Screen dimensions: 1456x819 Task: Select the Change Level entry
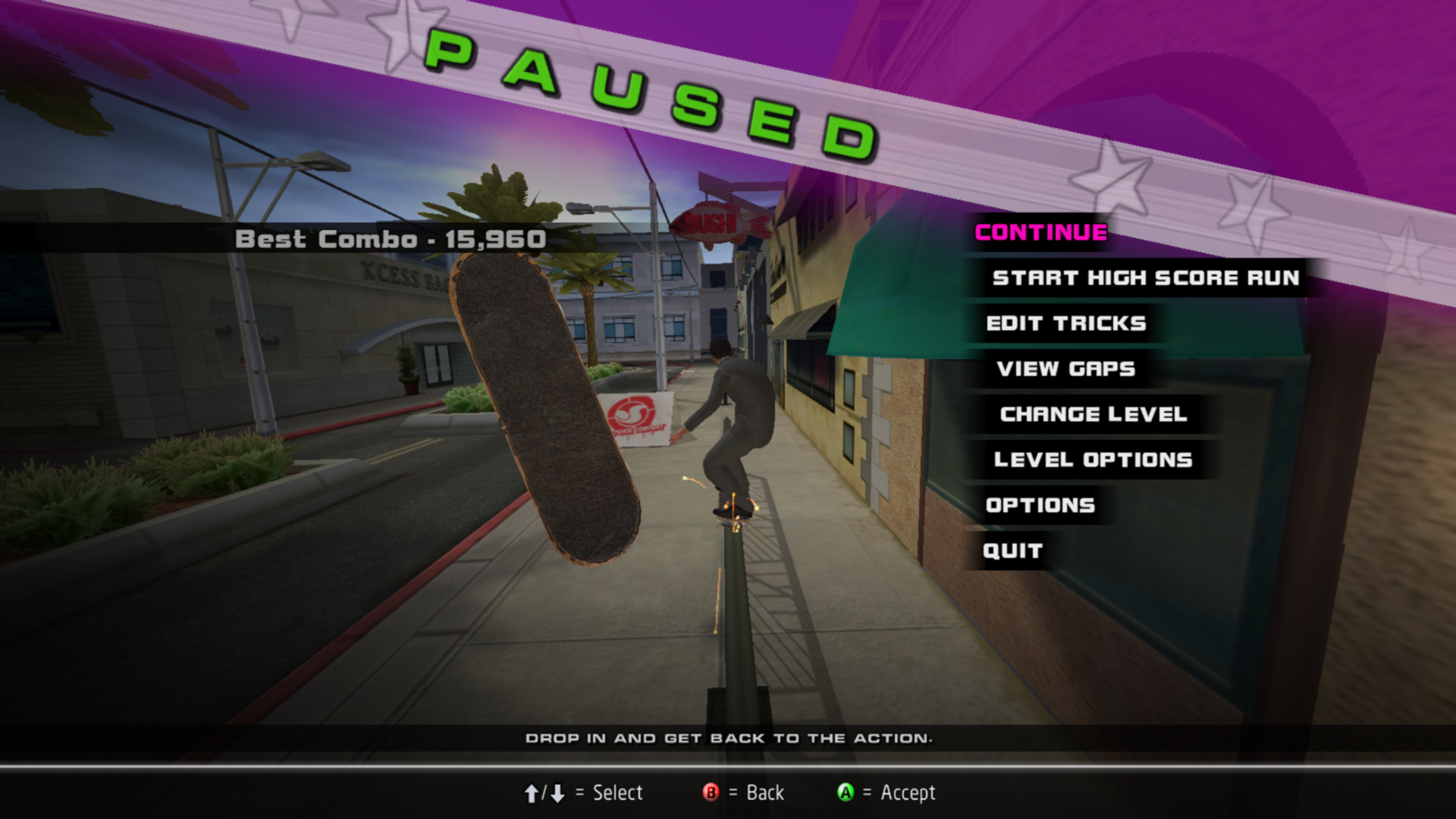pyautogui.click(x=1093, y=414)
